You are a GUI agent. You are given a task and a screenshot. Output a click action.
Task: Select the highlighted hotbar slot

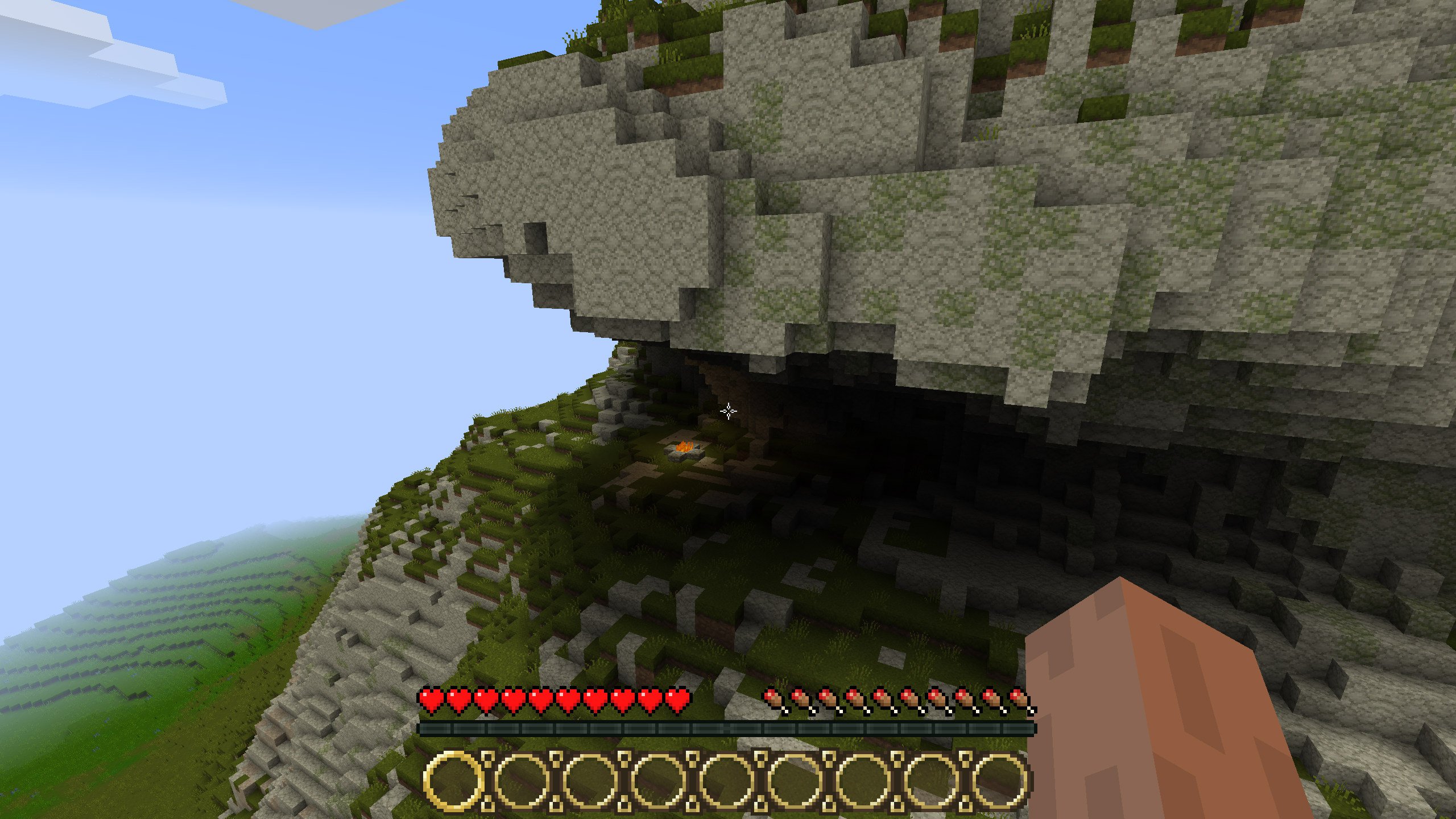(x=453, y=780)
